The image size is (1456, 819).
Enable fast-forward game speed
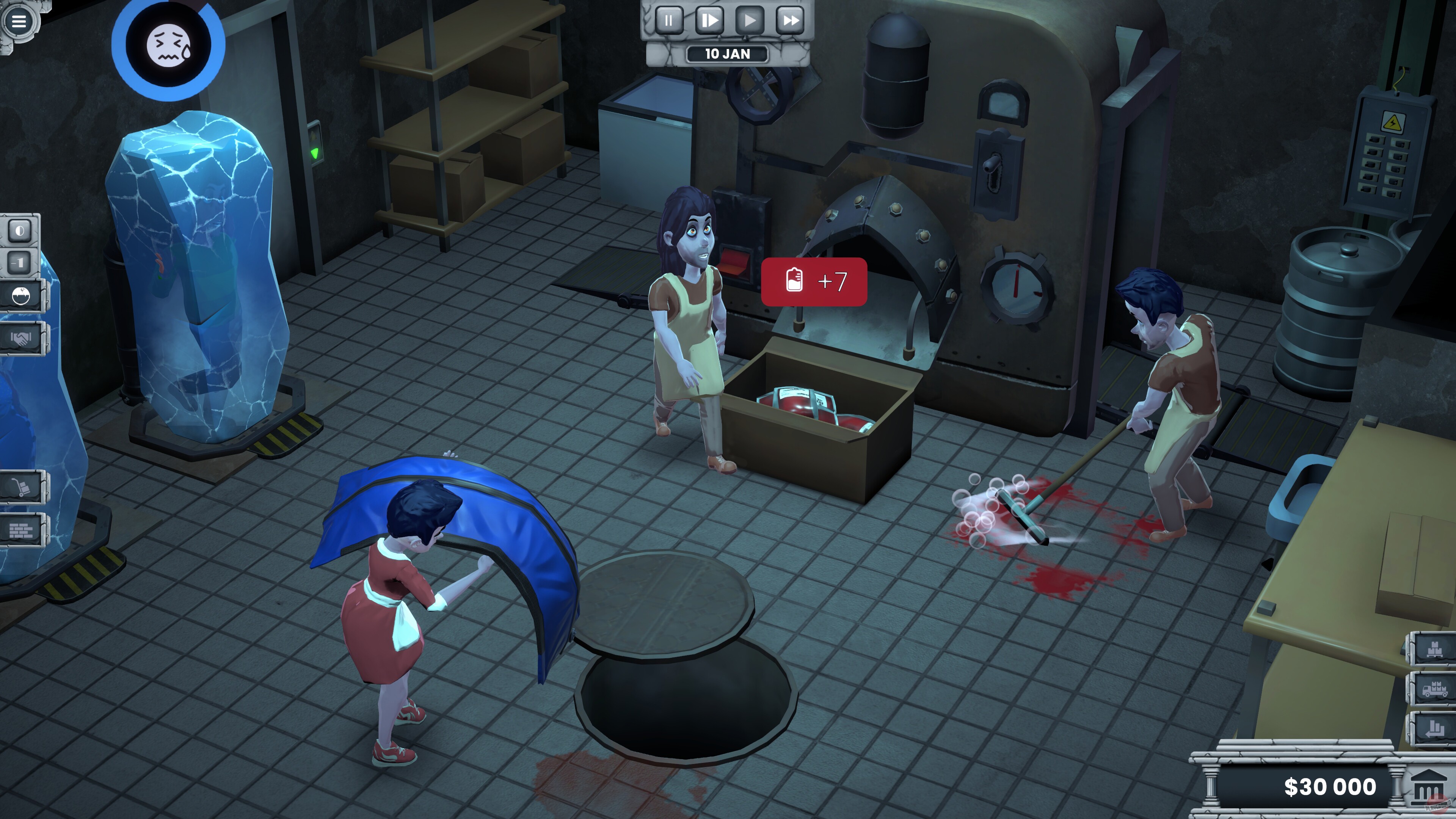789,21
